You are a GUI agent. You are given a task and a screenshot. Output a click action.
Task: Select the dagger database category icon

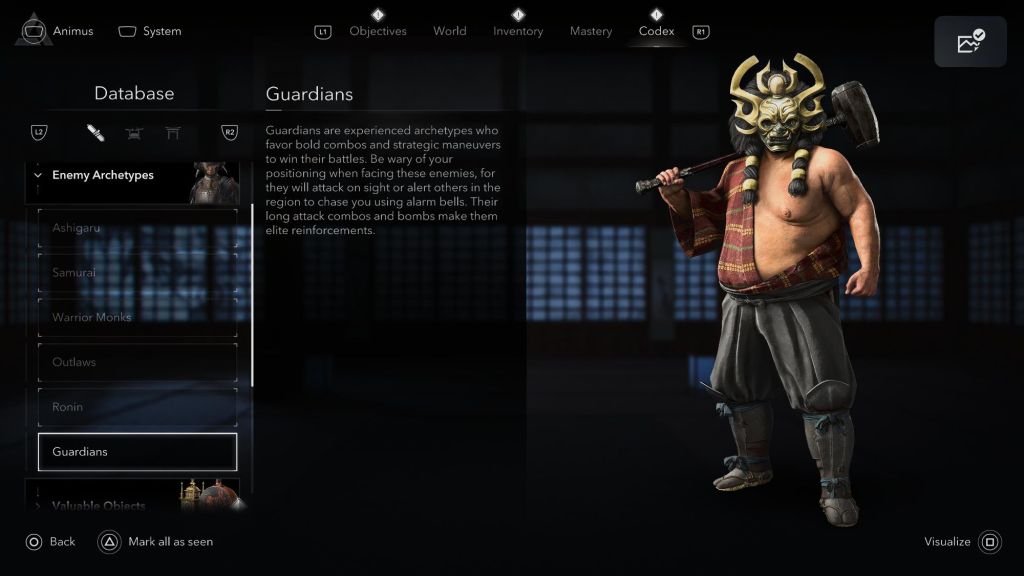96,133
